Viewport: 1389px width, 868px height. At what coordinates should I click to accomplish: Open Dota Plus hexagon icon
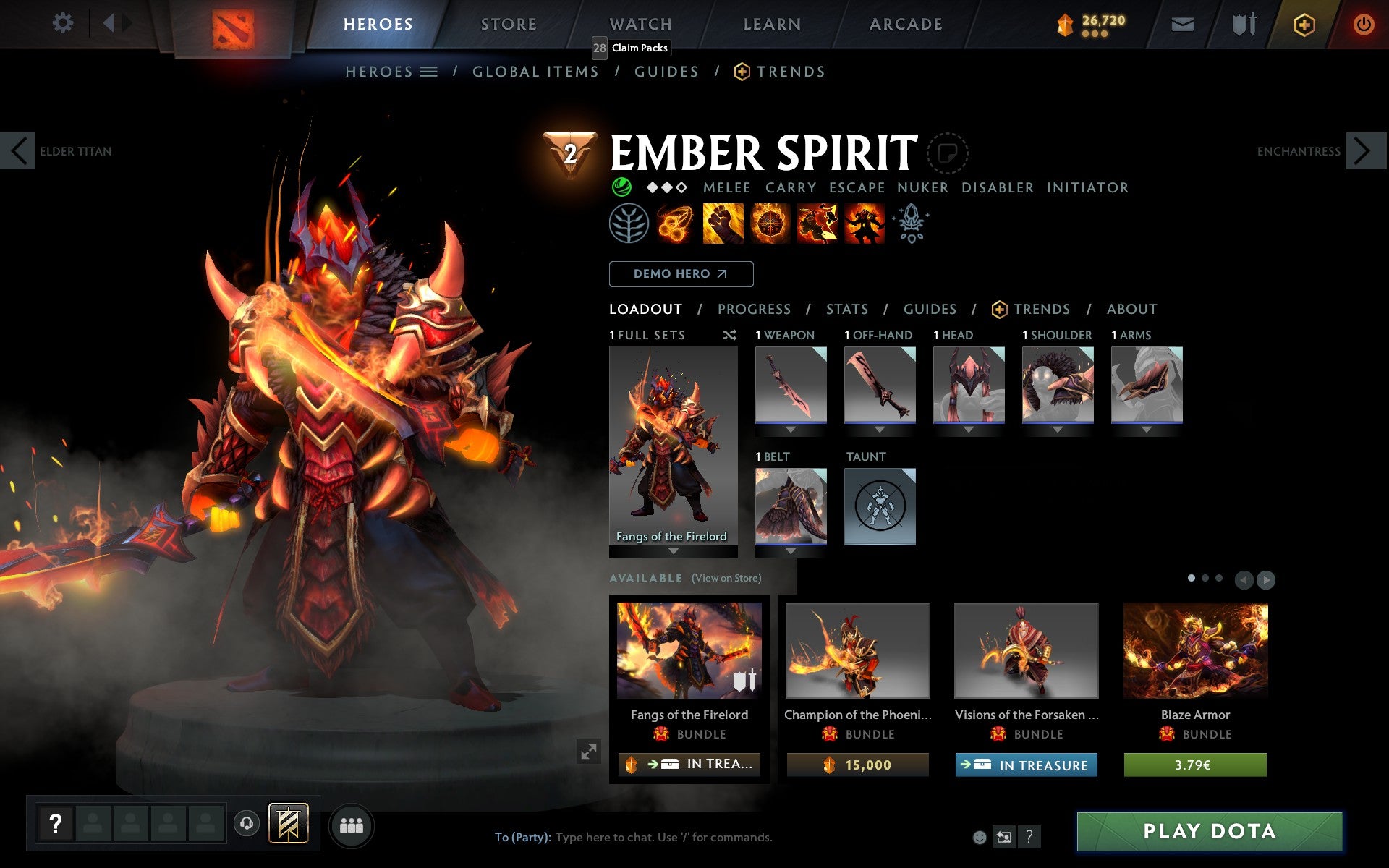coord(1302,24)
